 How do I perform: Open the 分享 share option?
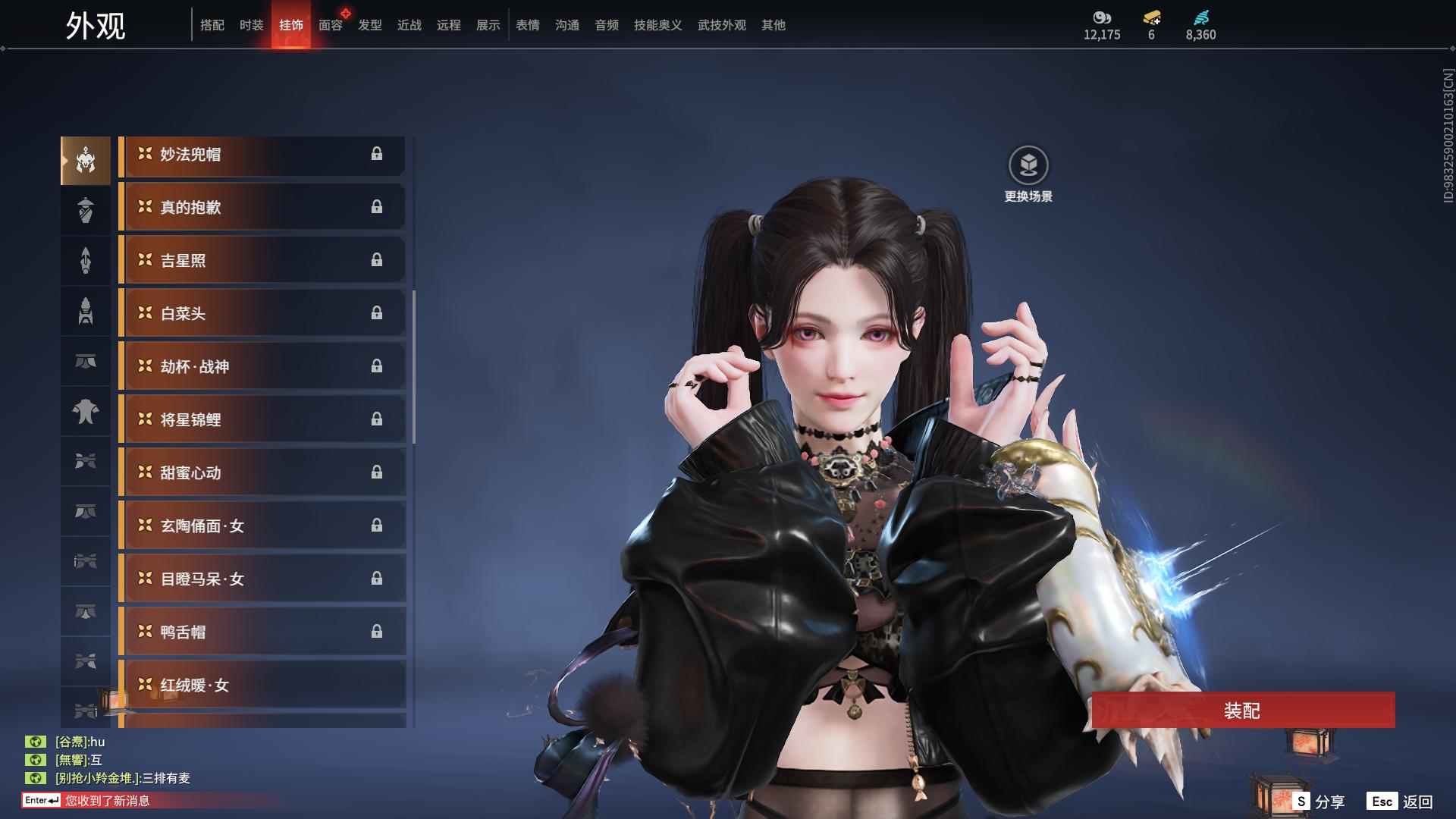click(x=1319, y=802)
